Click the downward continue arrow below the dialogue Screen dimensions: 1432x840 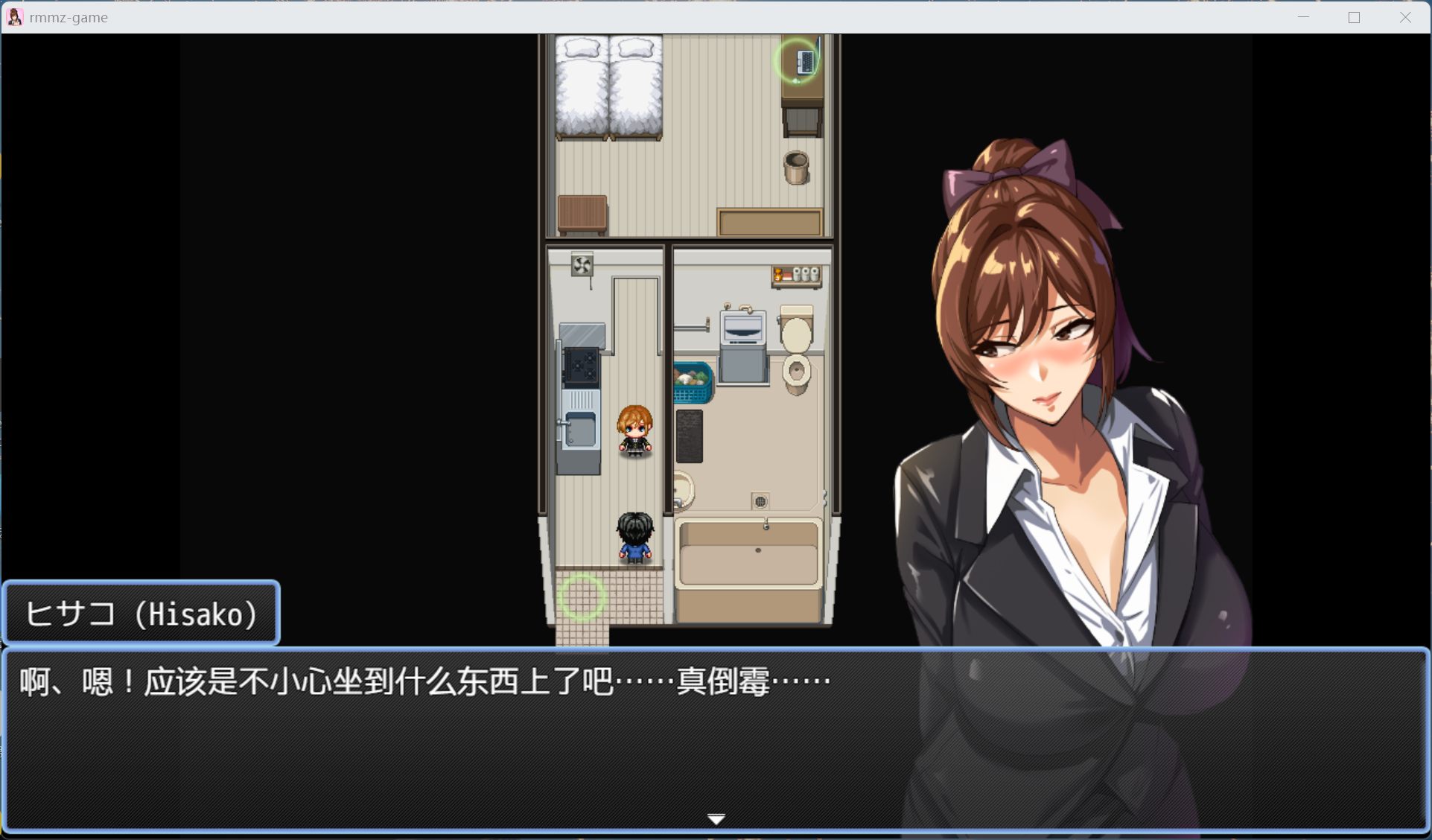(716, 818)
